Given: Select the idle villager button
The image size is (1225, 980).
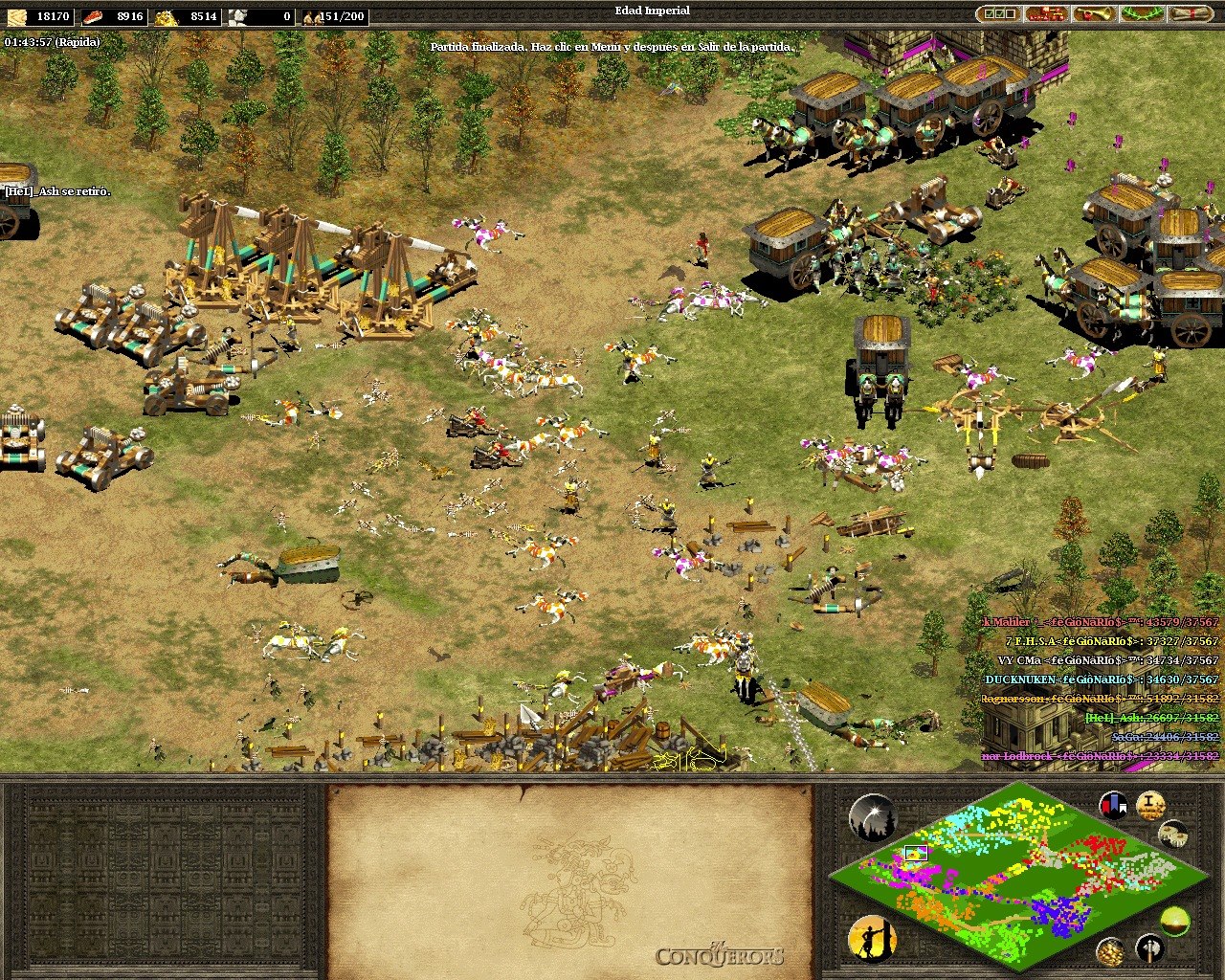Looking at the screenshot, I should [872, 938].
